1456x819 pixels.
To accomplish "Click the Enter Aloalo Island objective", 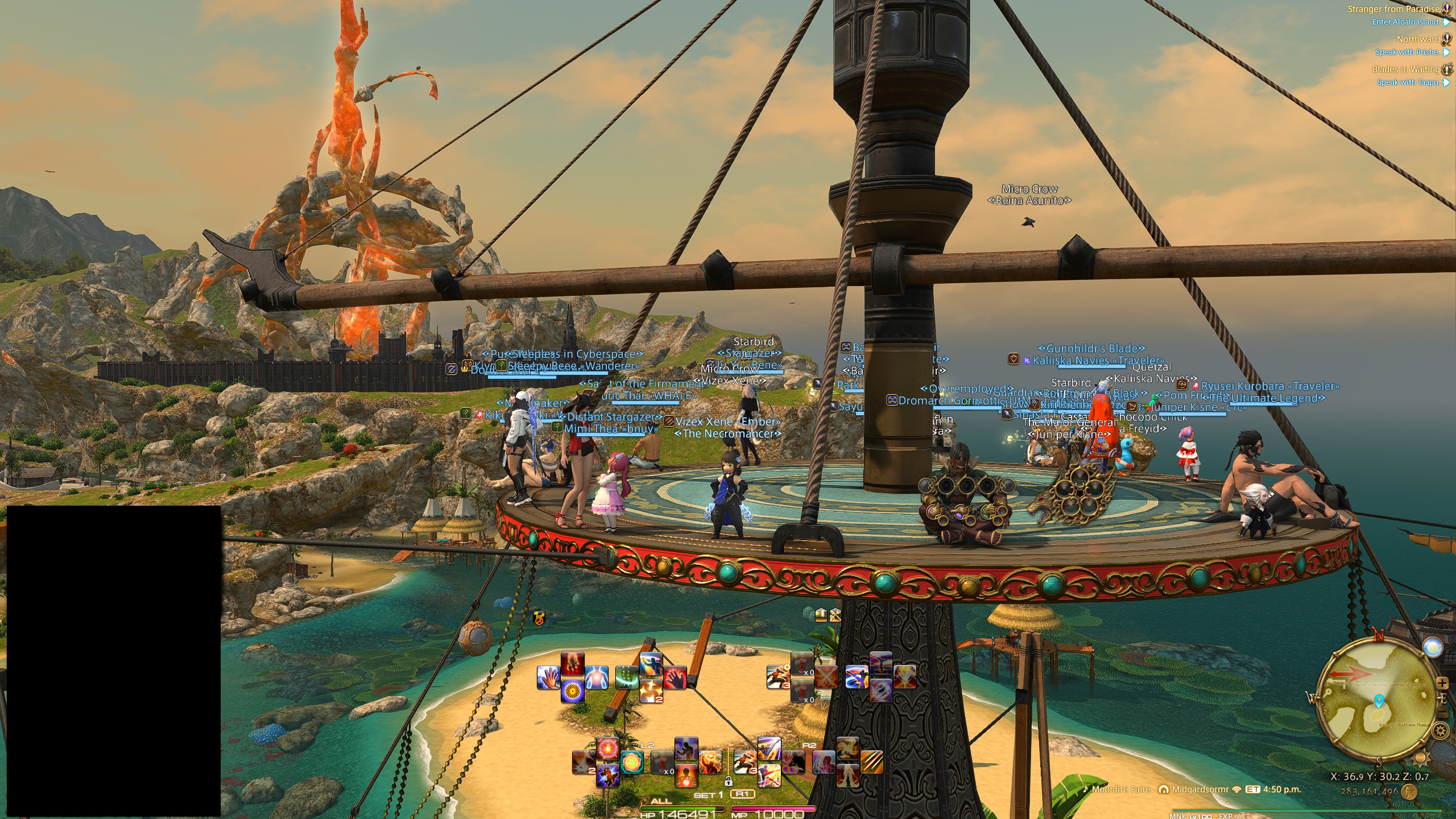I will 1405,22.
